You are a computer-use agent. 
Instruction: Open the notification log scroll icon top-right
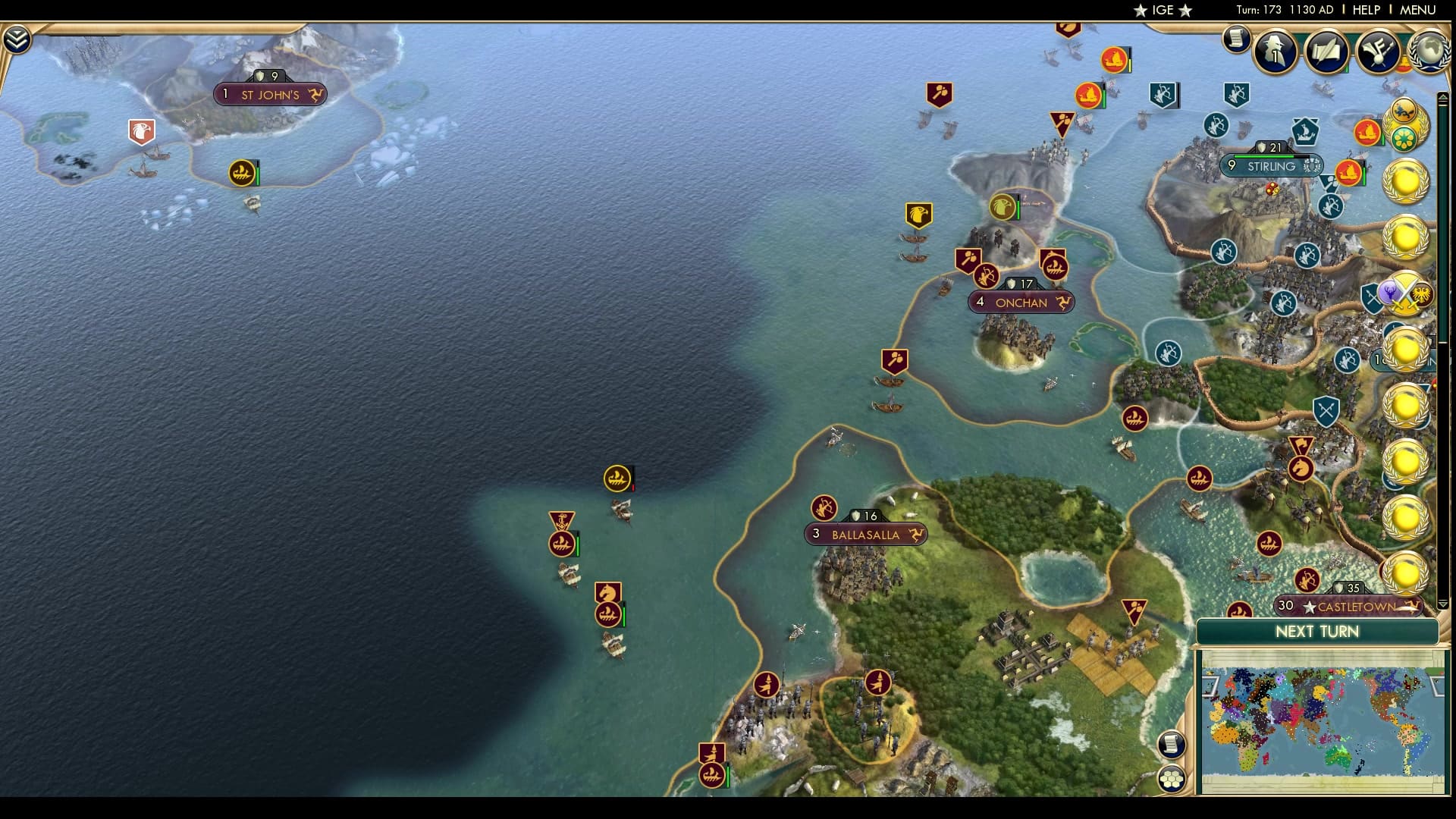pos(1237,39)
